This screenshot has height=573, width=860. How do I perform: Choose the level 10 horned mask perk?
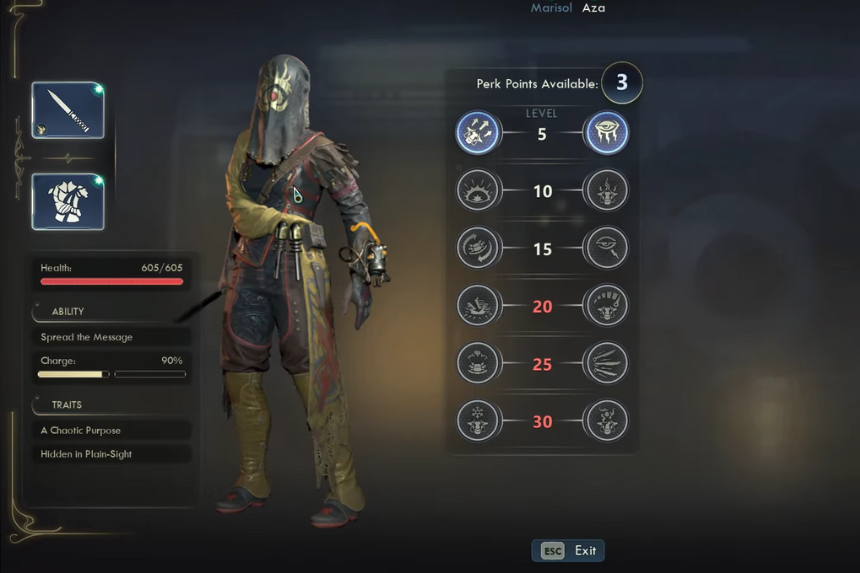(606, 190)
